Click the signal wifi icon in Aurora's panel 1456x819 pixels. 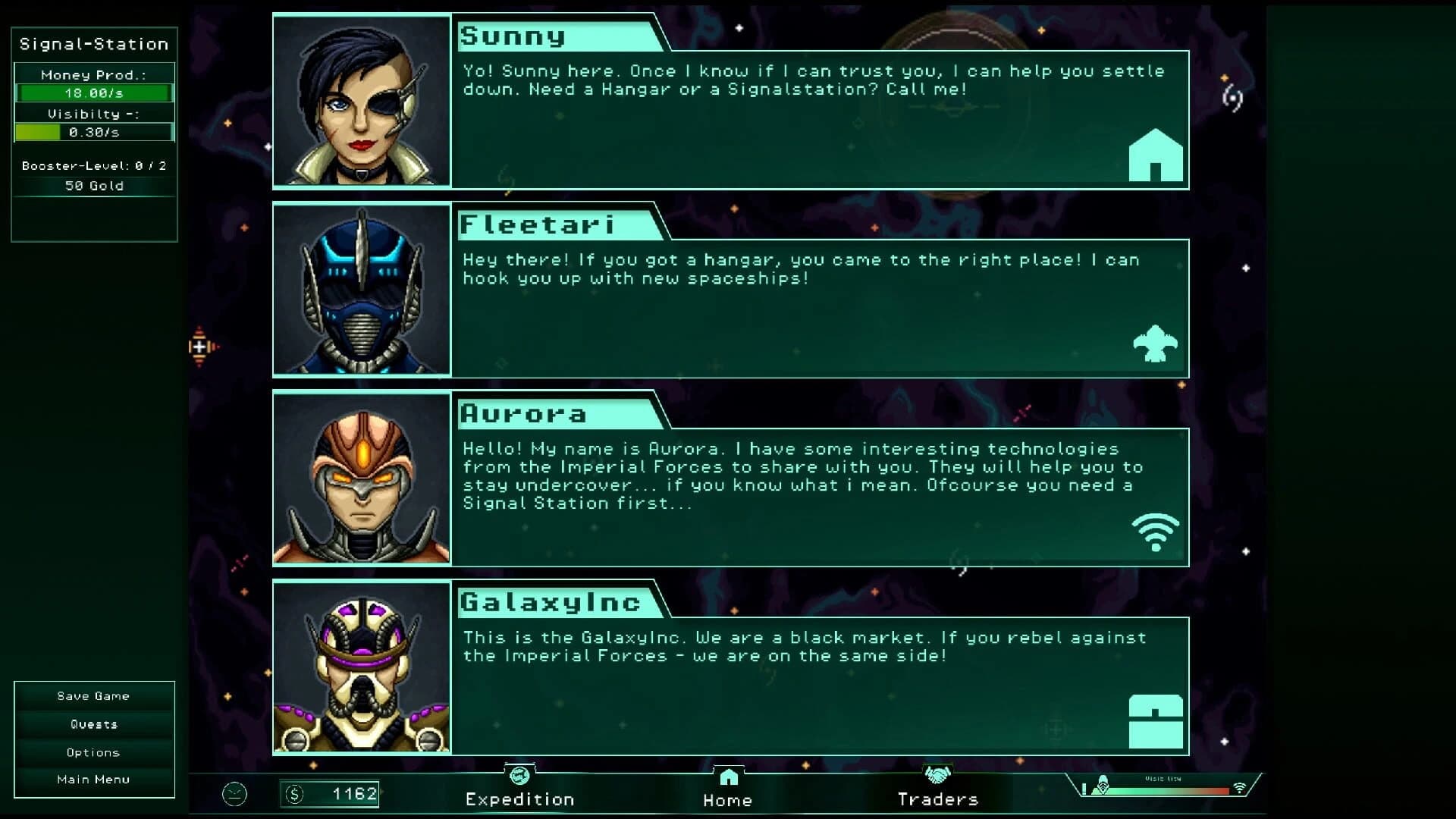click(1156, 531)
